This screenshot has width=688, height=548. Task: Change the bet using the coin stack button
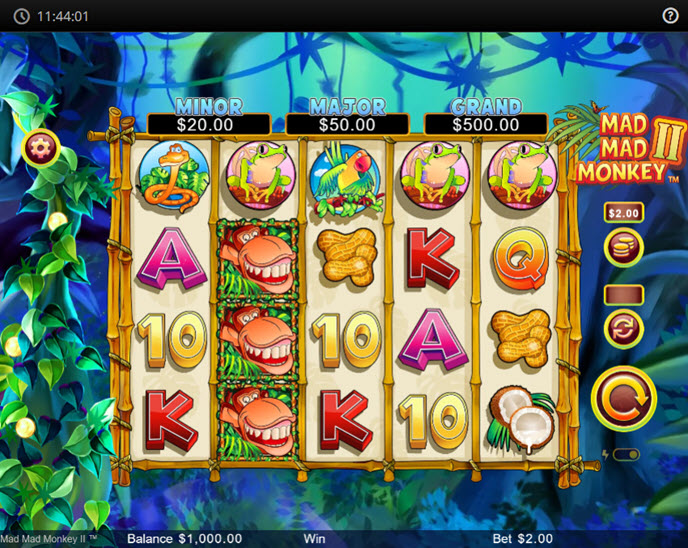(623, 247)
